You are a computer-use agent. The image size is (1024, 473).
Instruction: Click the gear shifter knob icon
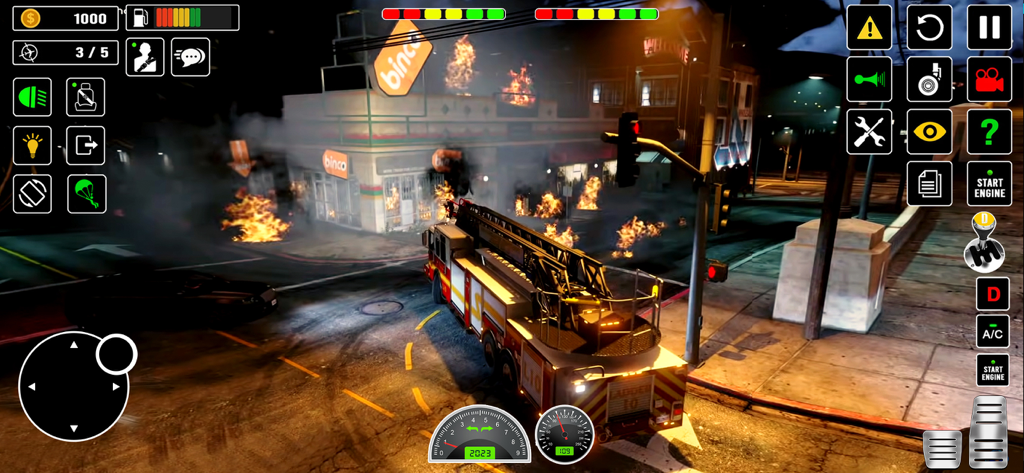pos(983,243)
